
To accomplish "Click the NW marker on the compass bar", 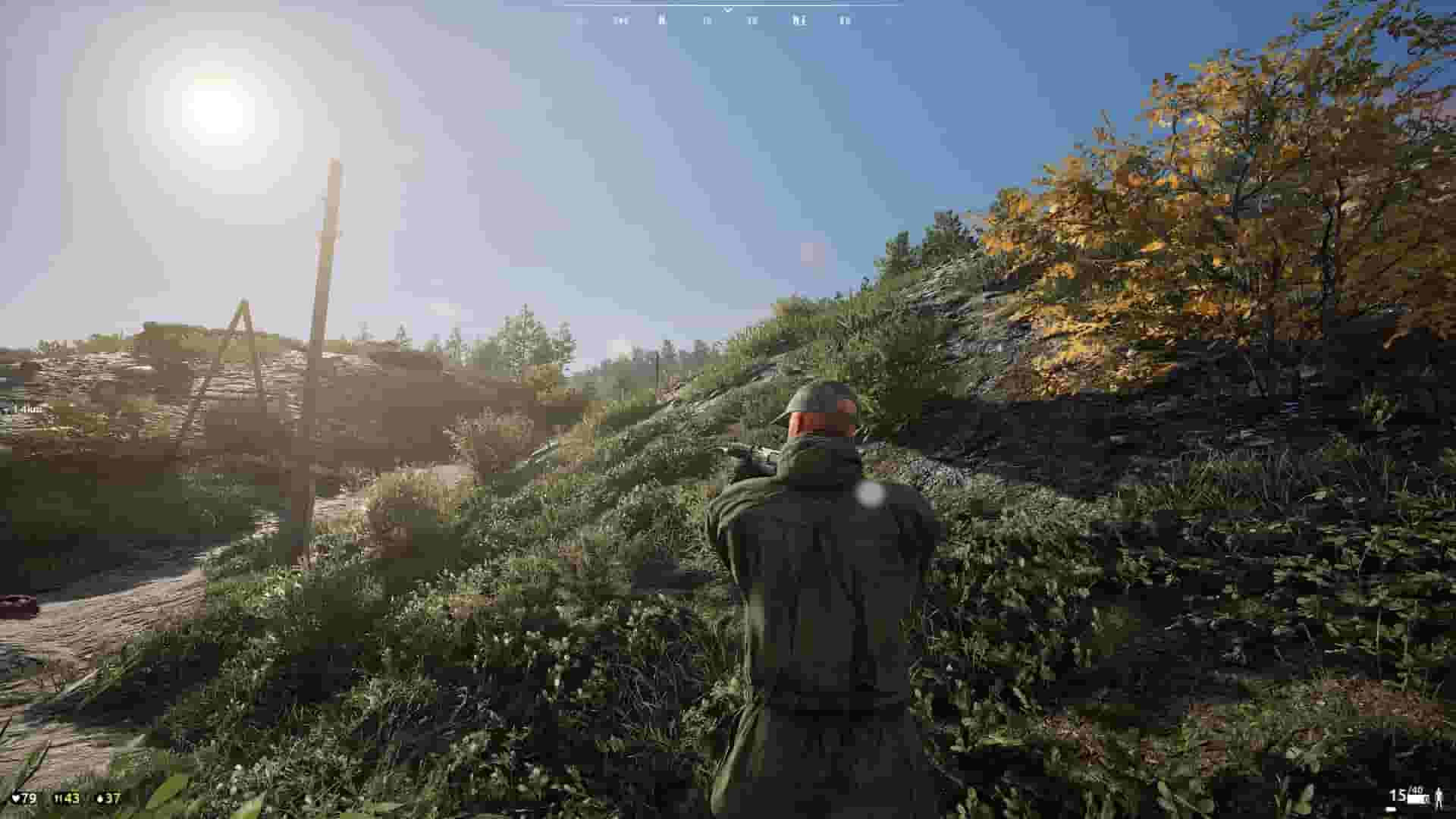I will click(x=621, y=20).
